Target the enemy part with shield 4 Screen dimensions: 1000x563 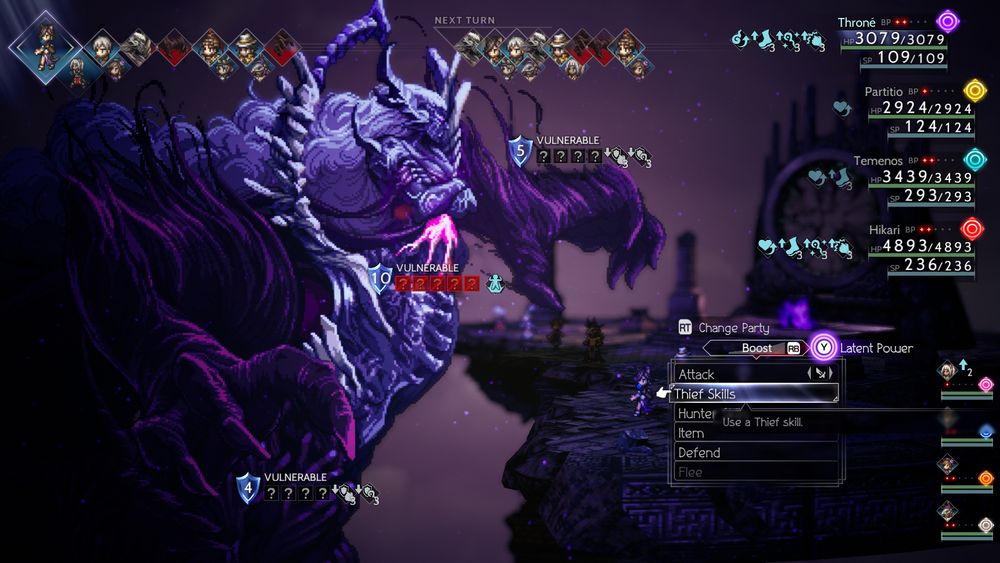(x=248, y=488)
